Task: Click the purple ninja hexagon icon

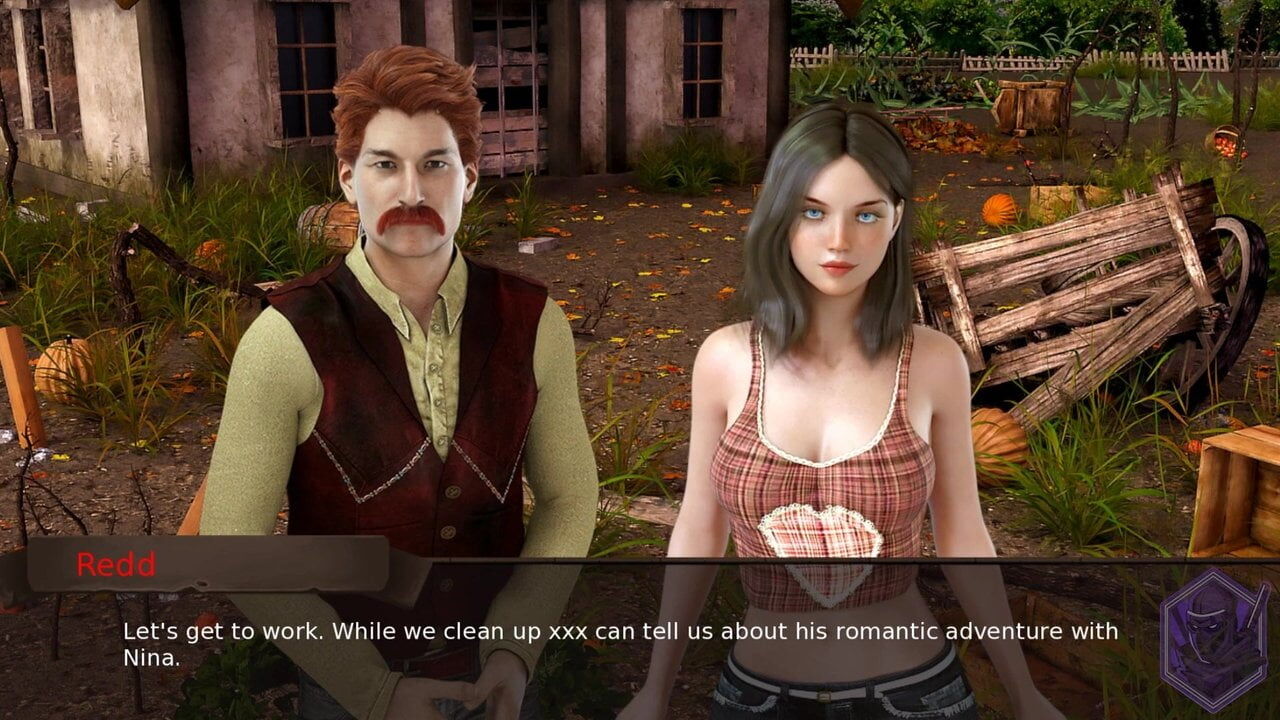Action: (x=1213, y=641)
